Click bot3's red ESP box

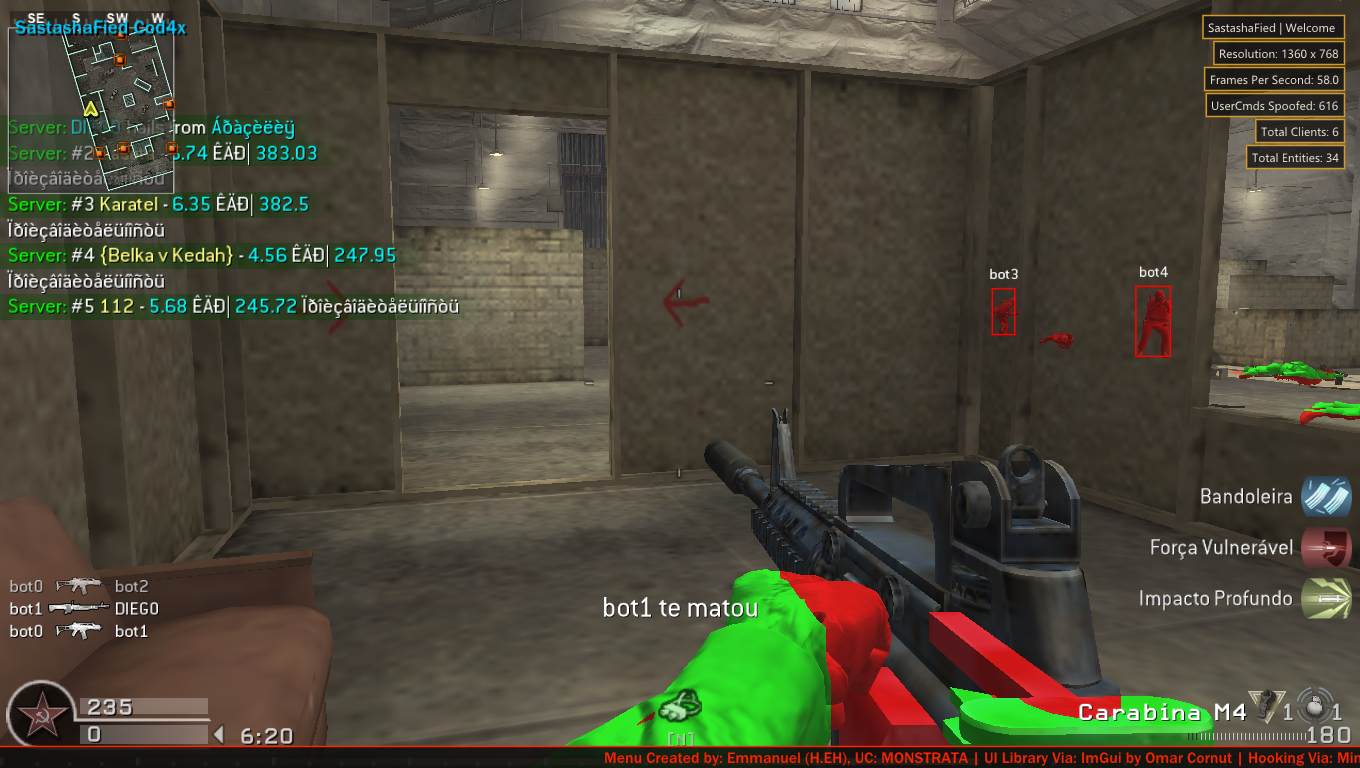[1002, 311]
